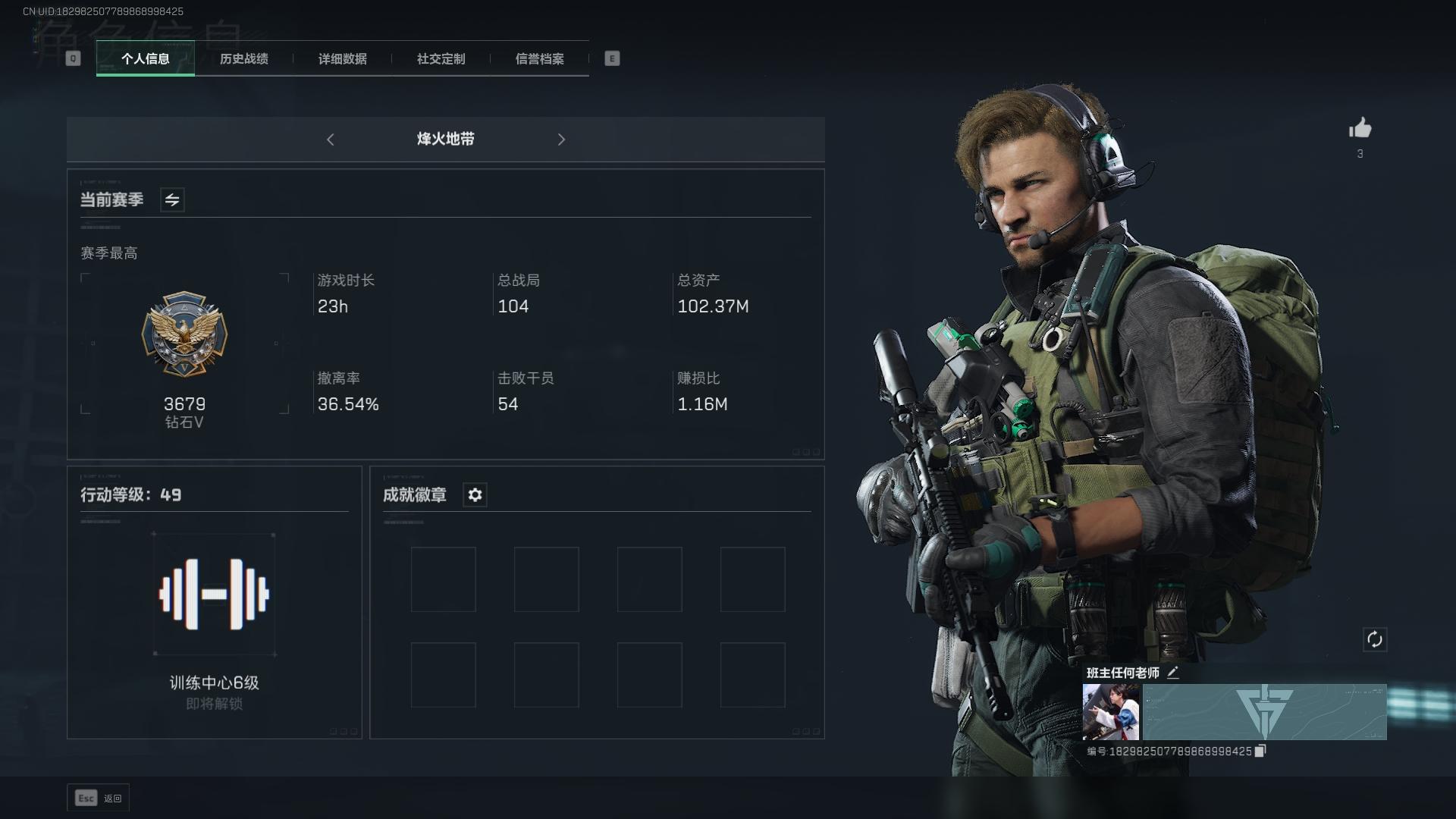Click the 返回 back button
The image size is (1456, 819).
coord(99,798)
